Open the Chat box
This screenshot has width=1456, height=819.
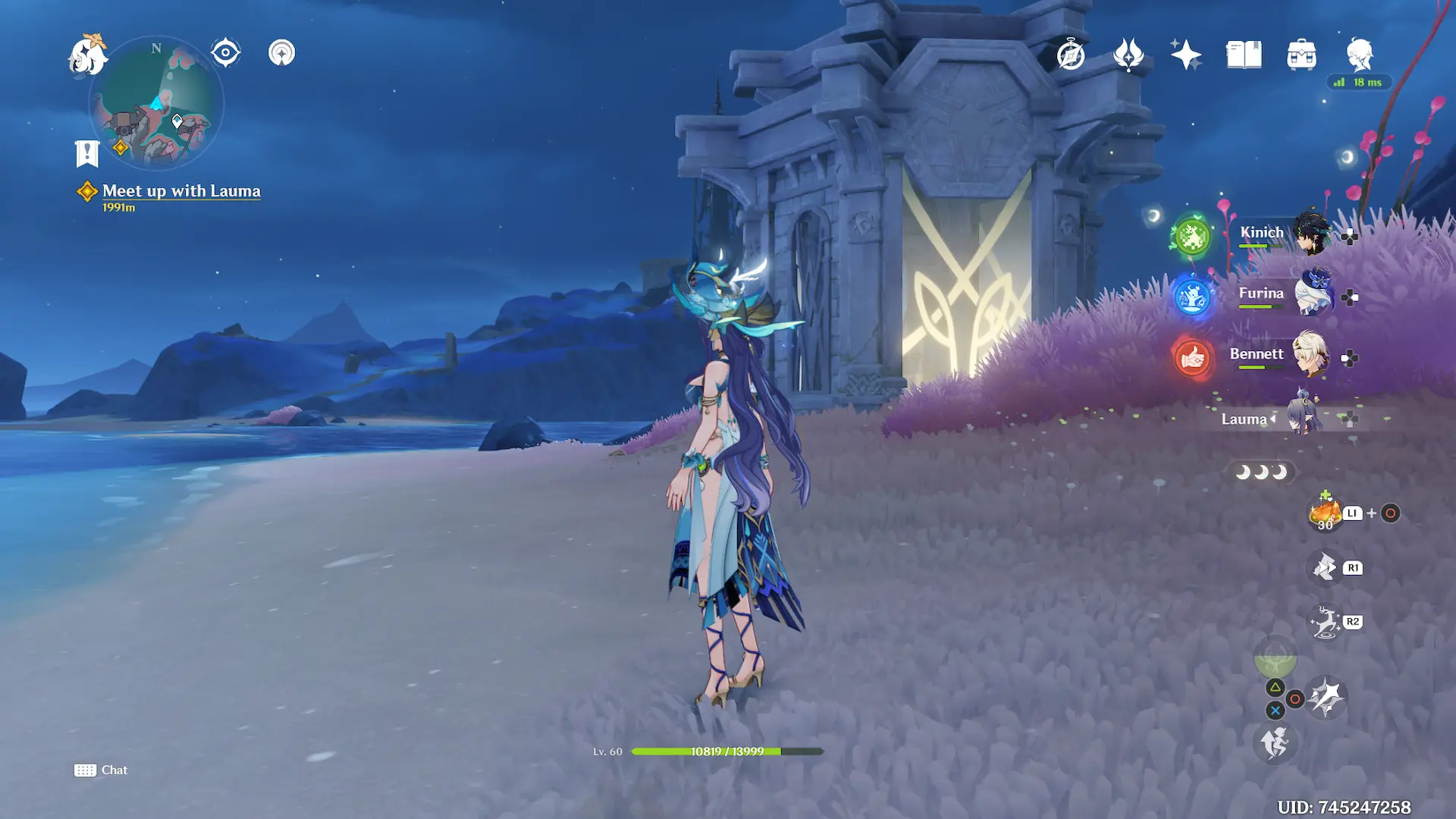point(101,770)
